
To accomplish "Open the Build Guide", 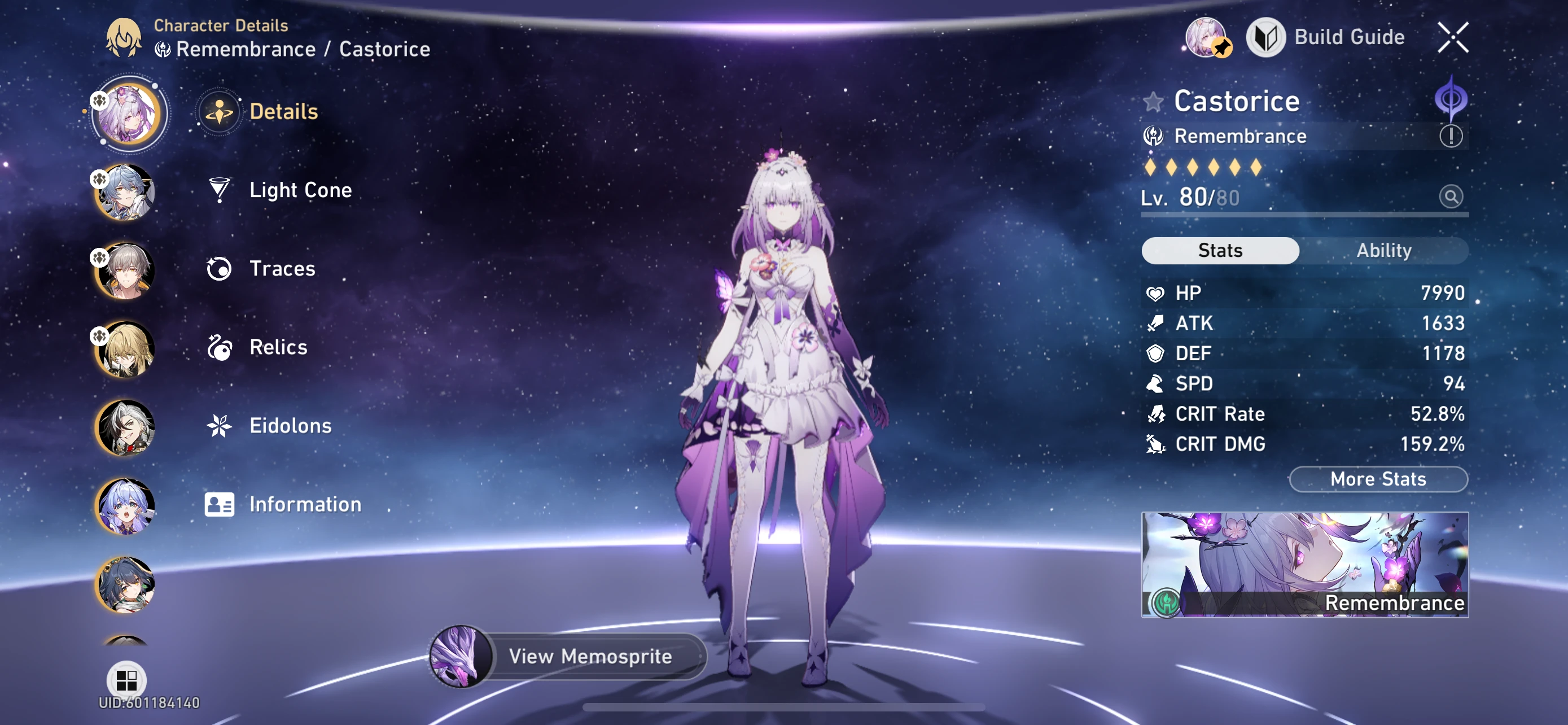I will click(1349, 37).
